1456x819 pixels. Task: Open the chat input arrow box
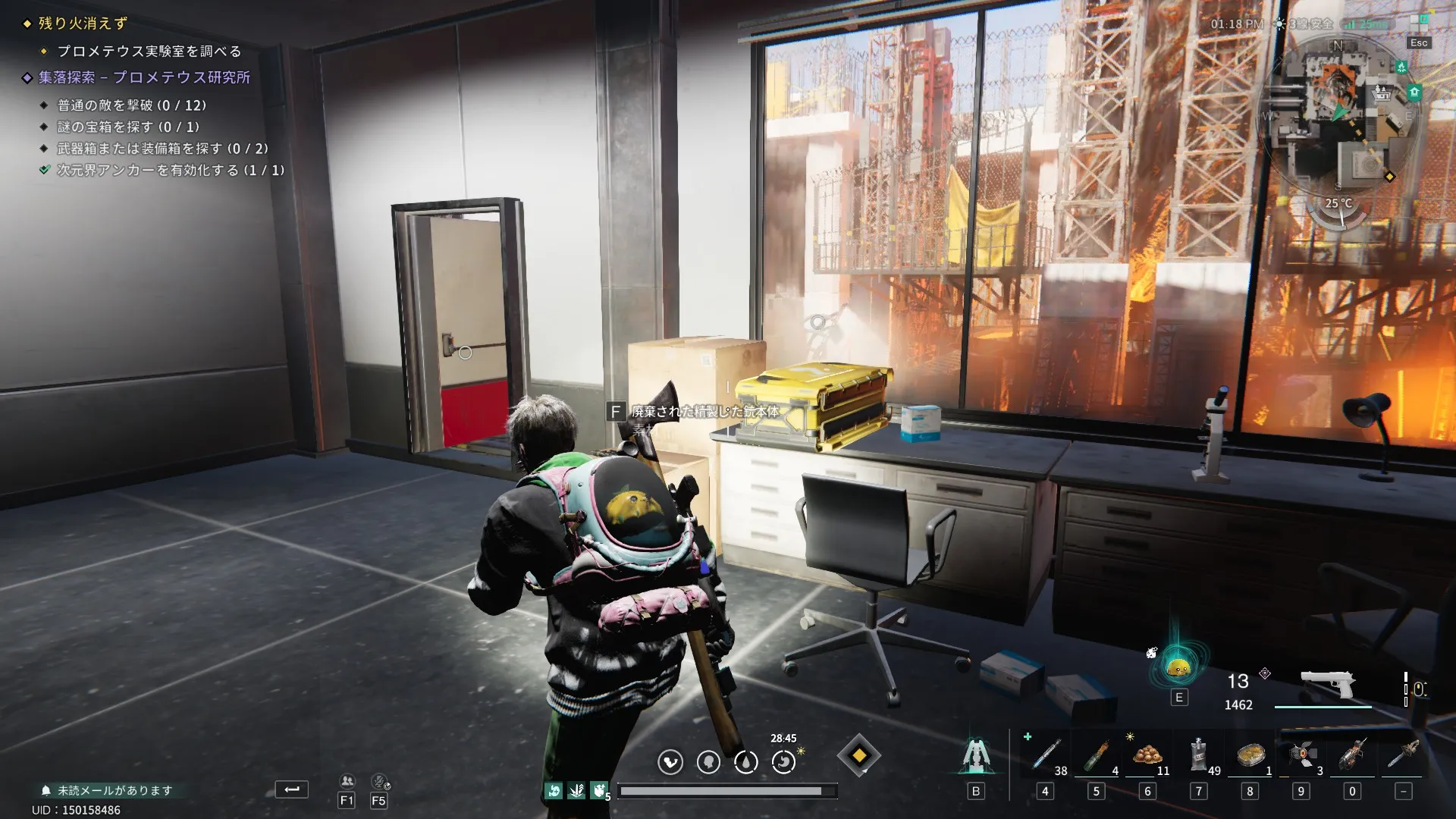[x=291, y=789]
